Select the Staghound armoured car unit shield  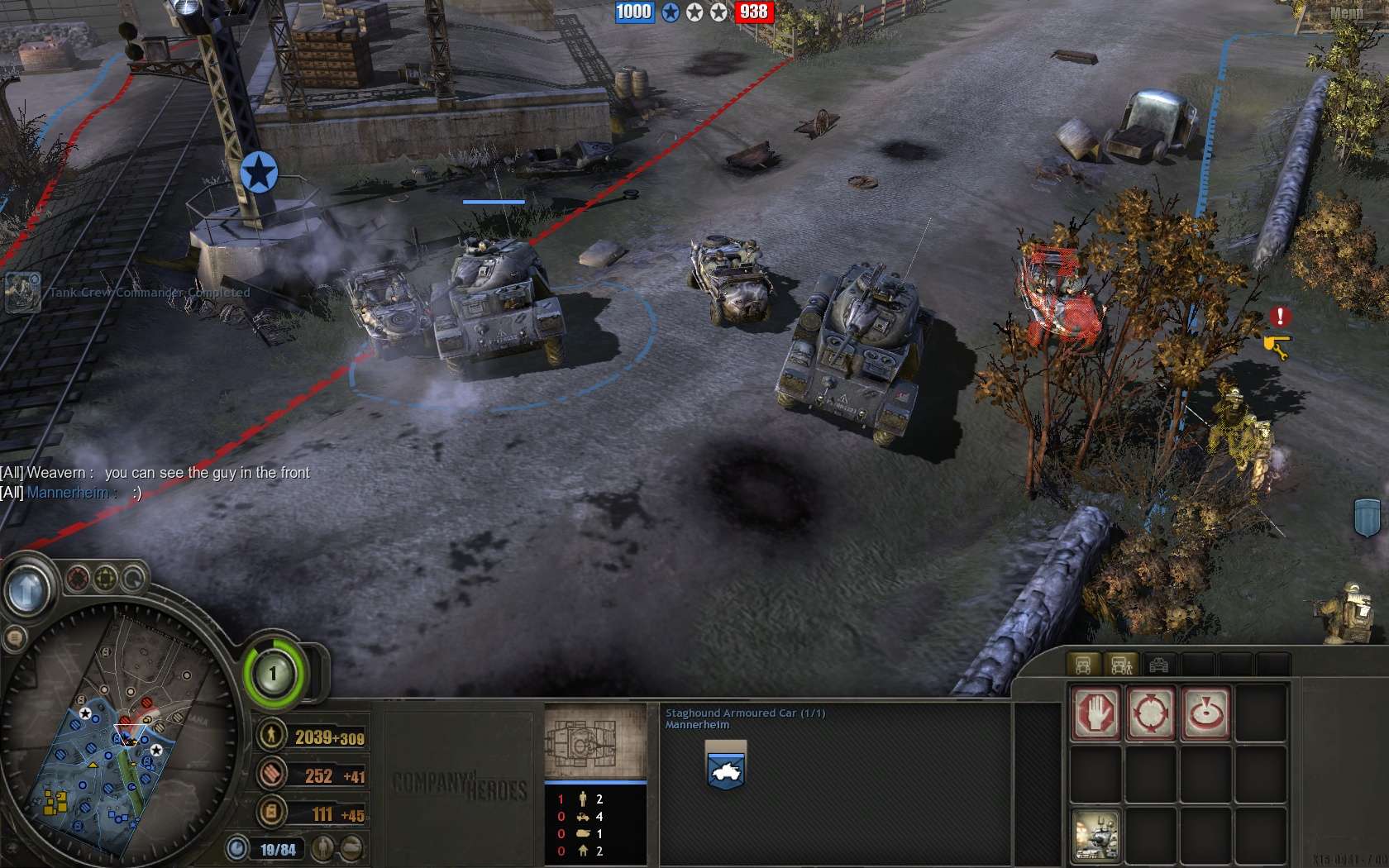pyautogui.click(x=726, y=766)
